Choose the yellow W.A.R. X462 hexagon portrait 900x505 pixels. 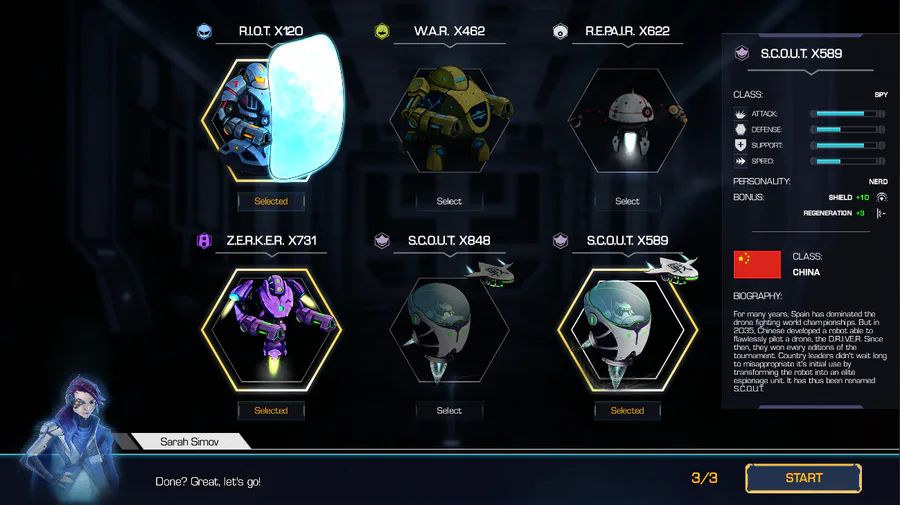[x=449, y=118]
